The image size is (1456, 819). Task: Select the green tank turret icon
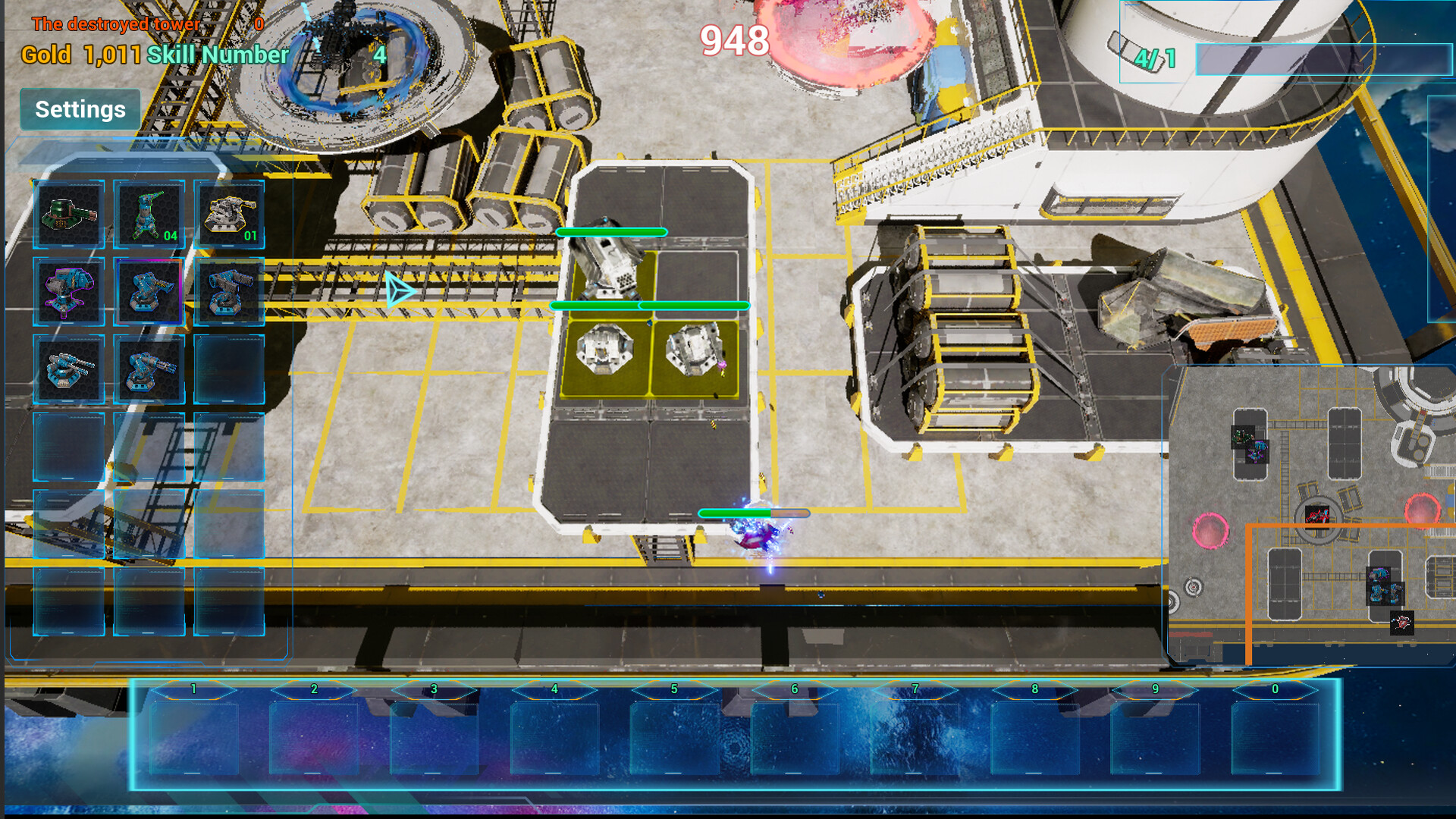67,214
